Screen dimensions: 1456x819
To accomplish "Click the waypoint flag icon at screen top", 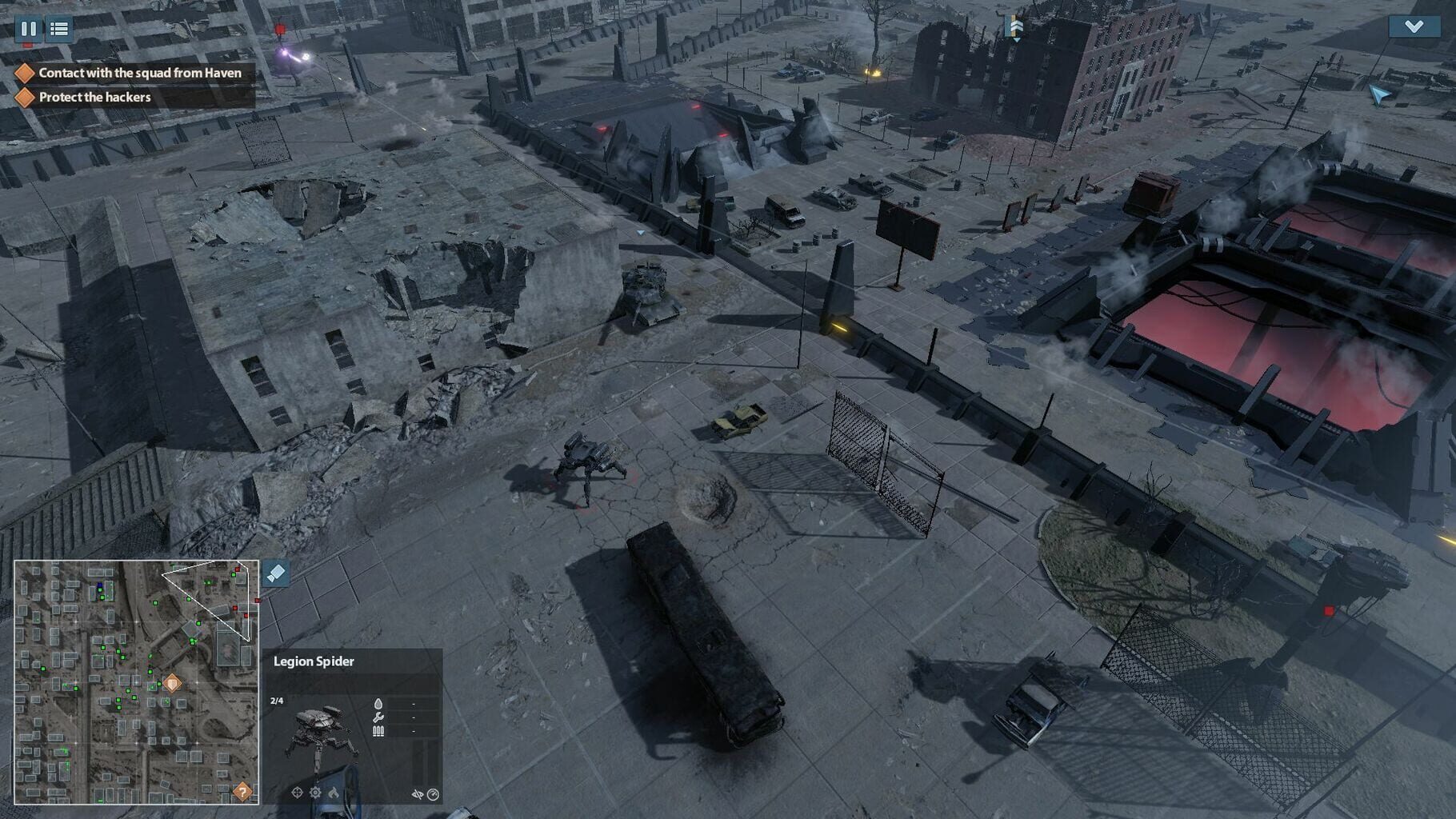I will click(x=1015, y=26).
